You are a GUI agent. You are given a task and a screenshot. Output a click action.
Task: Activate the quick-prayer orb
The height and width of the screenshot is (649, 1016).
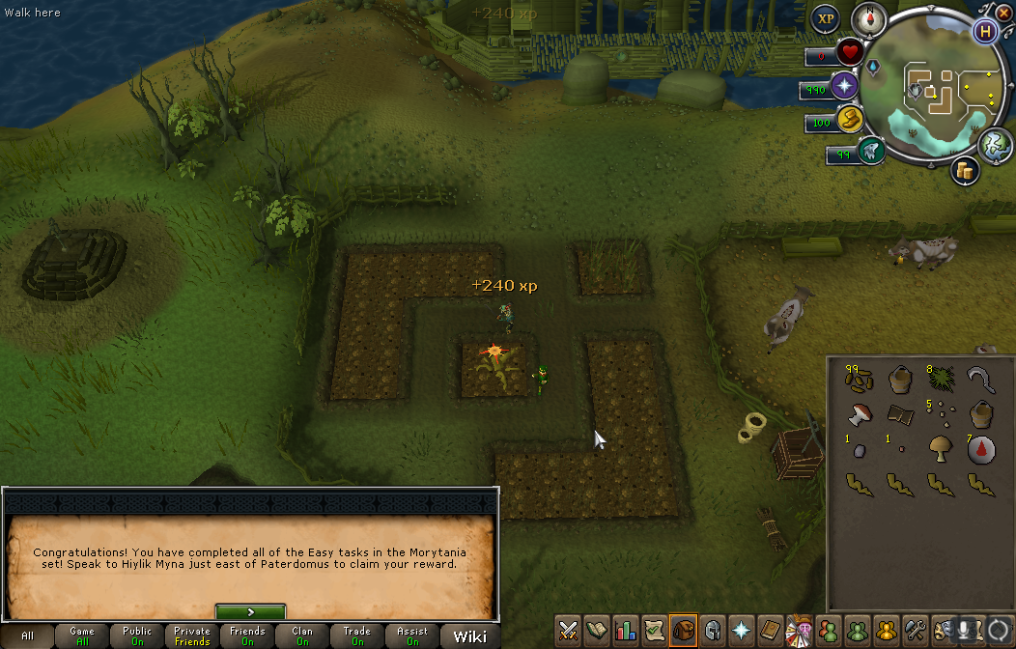[845, 86]
